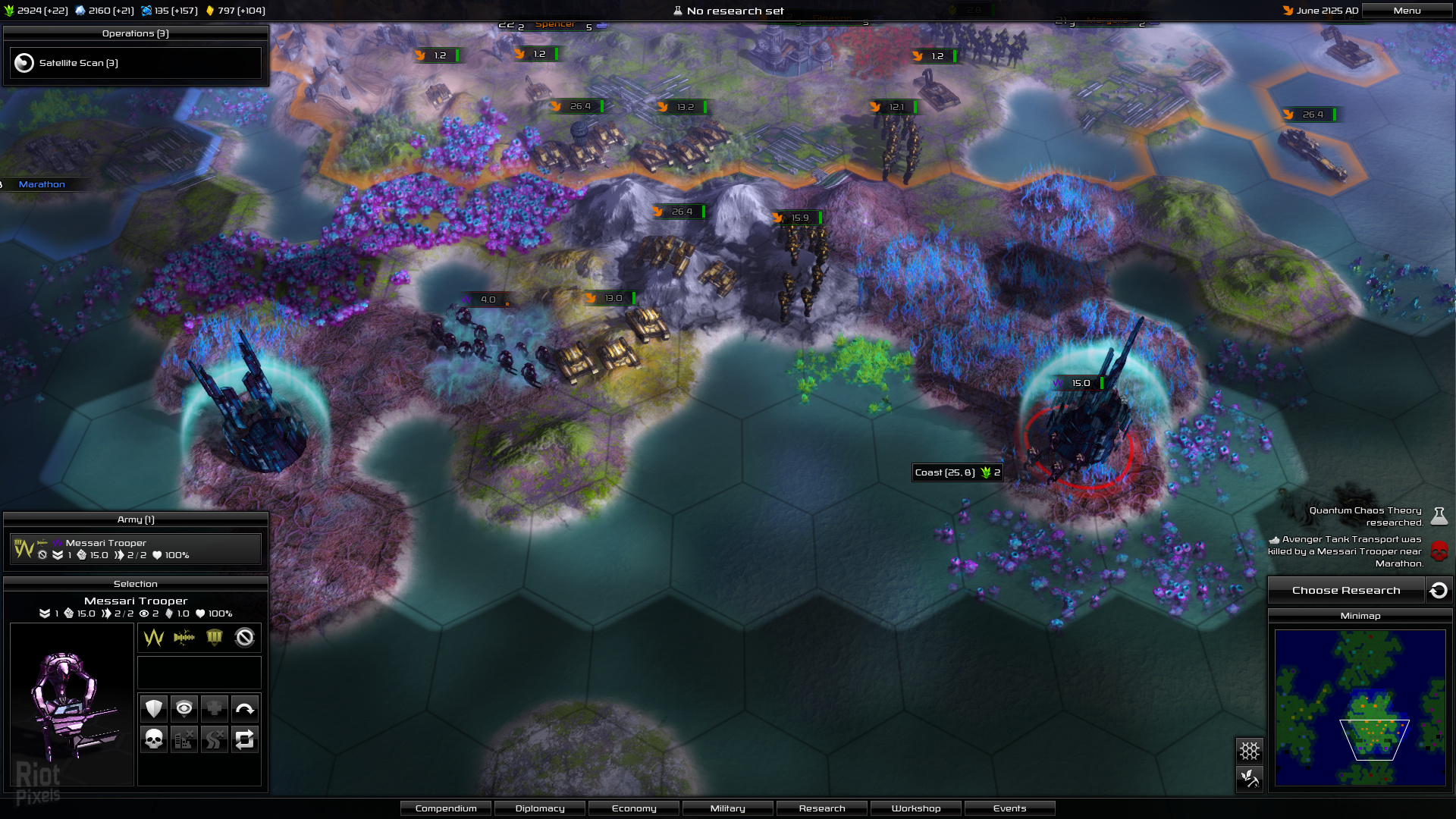This screenshot has height=819, width=1456.
Task: Select Messari Trooper in the Army list
Action: pyautogui.click(x=136, y=549)
